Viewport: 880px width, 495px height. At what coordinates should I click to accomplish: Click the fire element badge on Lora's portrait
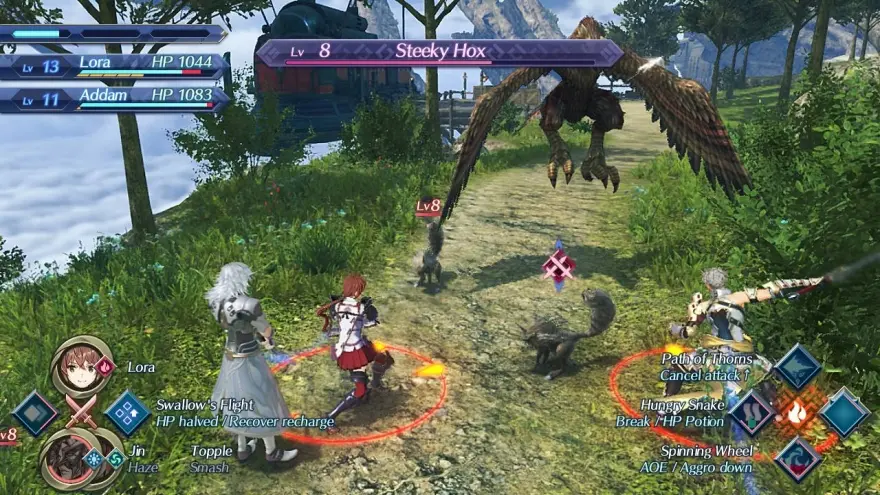[107, 366]
